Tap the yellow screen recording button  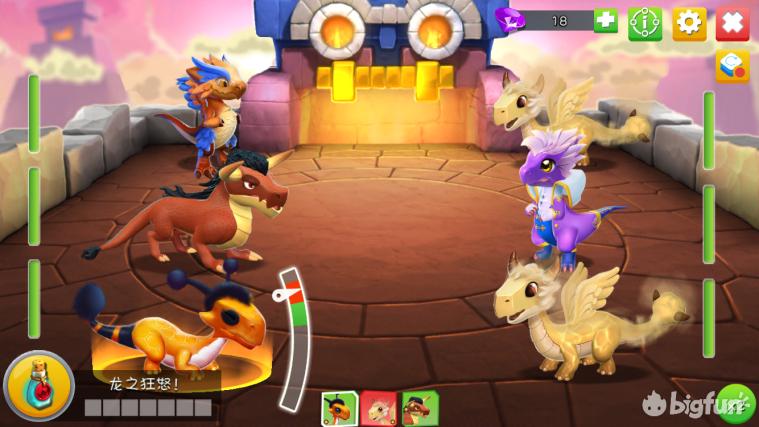click(x=732, y=66)
